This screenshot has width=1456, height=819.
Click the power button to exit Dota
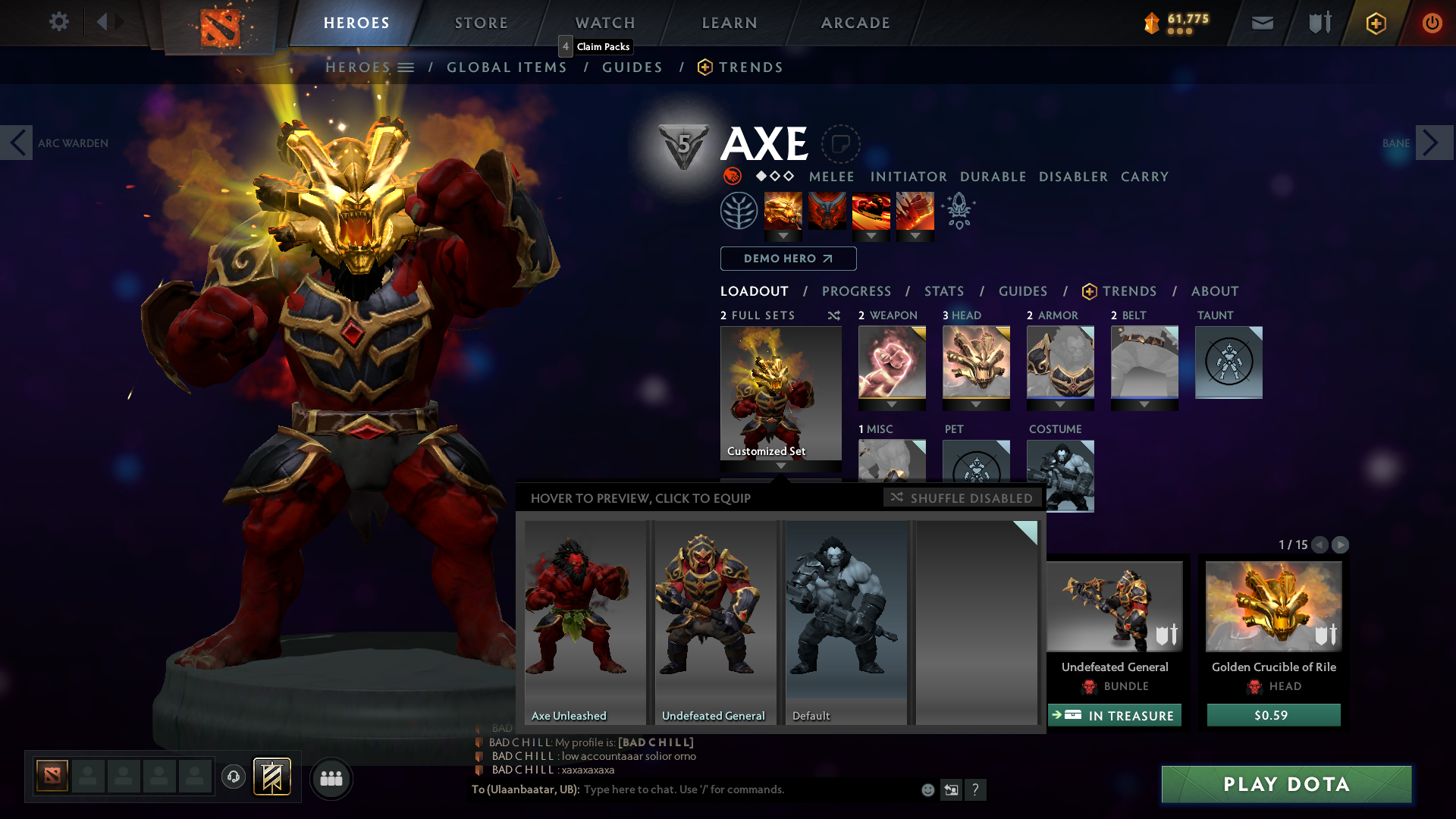click(1432, 23)
